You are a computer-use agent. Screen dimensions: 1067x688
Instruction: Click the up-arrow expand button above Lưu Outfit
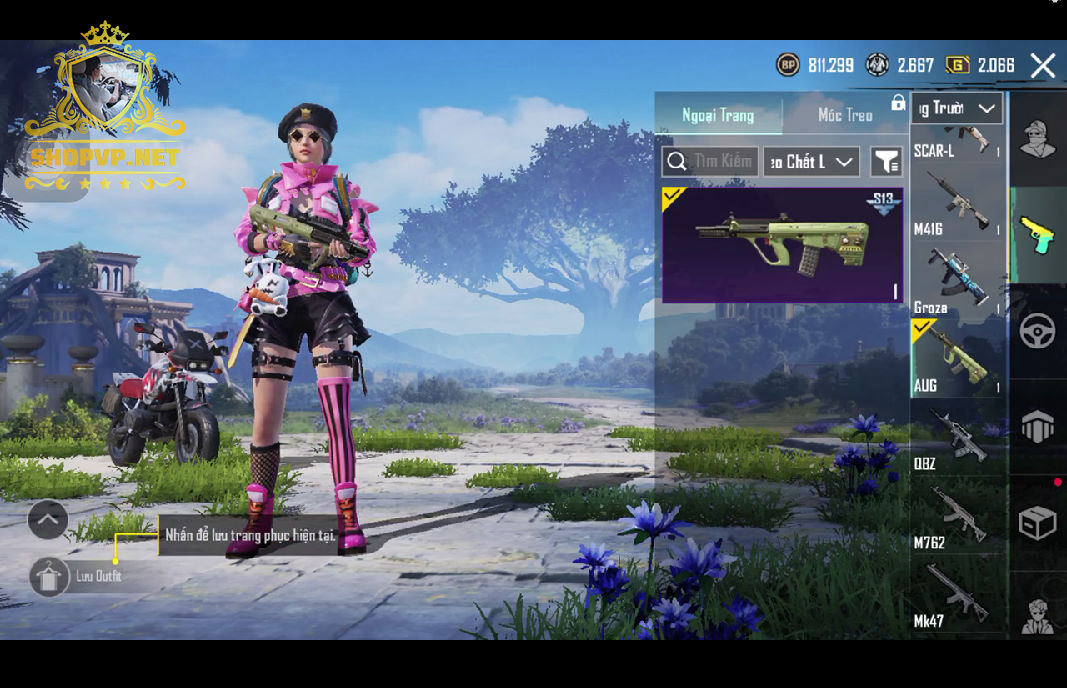click(x=48, y=519)
